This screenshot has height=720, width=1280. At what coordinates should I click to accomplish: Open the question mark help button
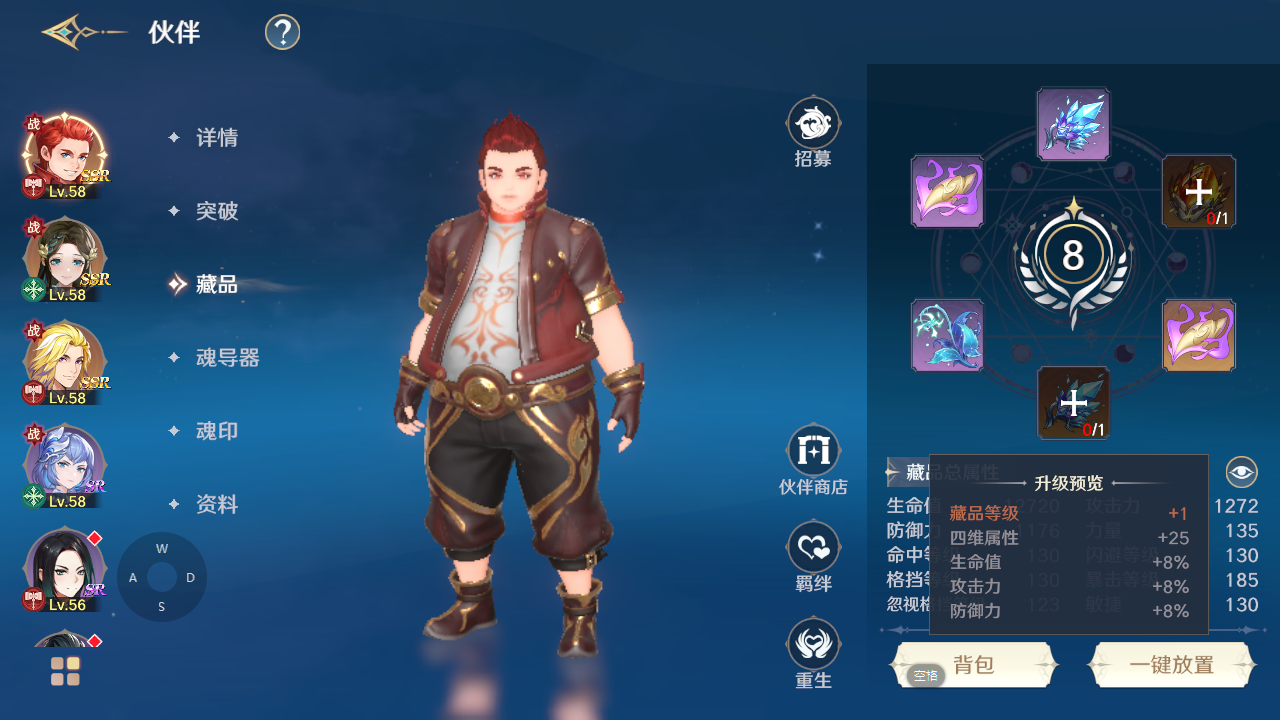[283, 33]
